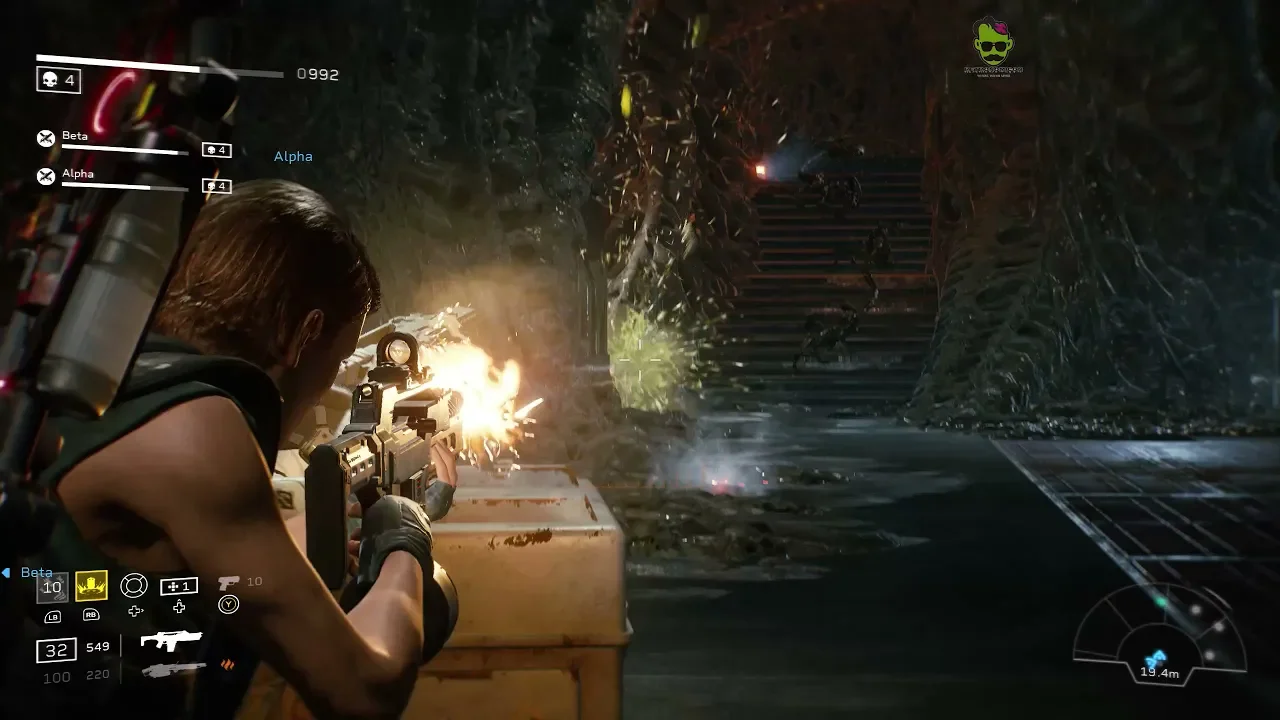Image resolution: width=1280 pixels, height=720 pixels.
Task: Select the white assault rifle weapon
Action: (x=171, y=640)
